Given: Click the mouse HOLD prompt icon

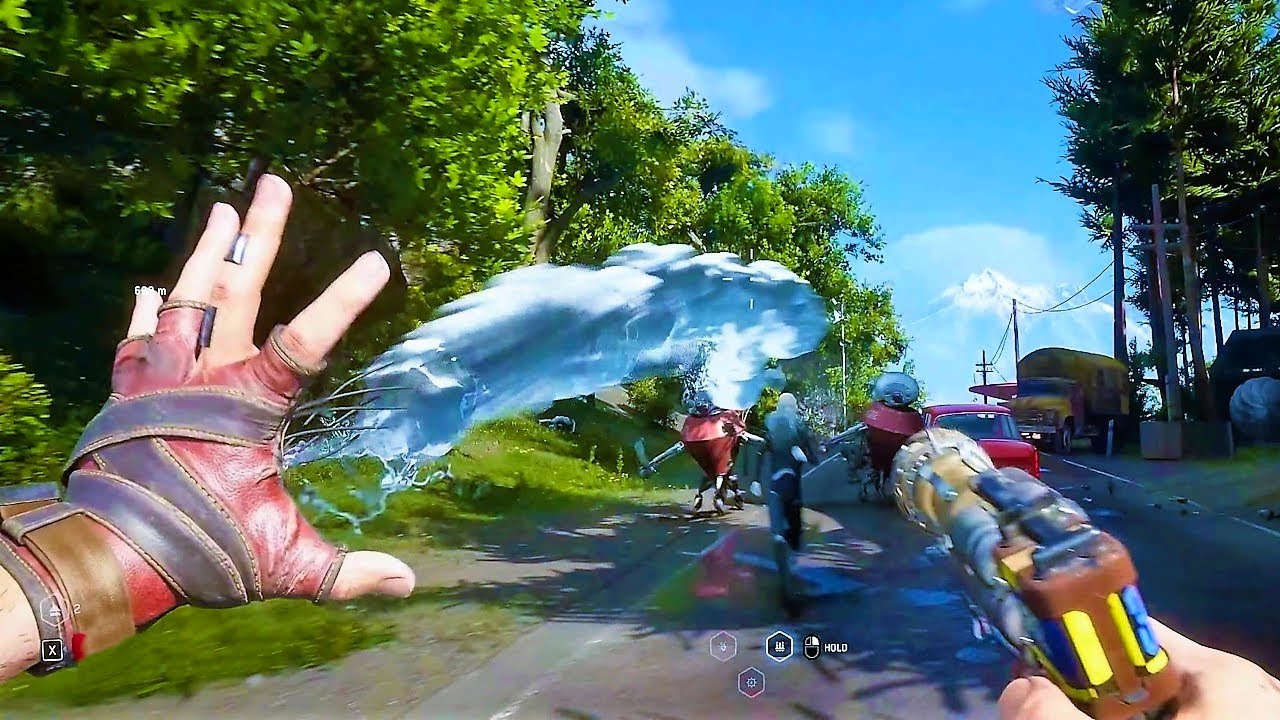Looking at the screenshot, I should [812, 648].
